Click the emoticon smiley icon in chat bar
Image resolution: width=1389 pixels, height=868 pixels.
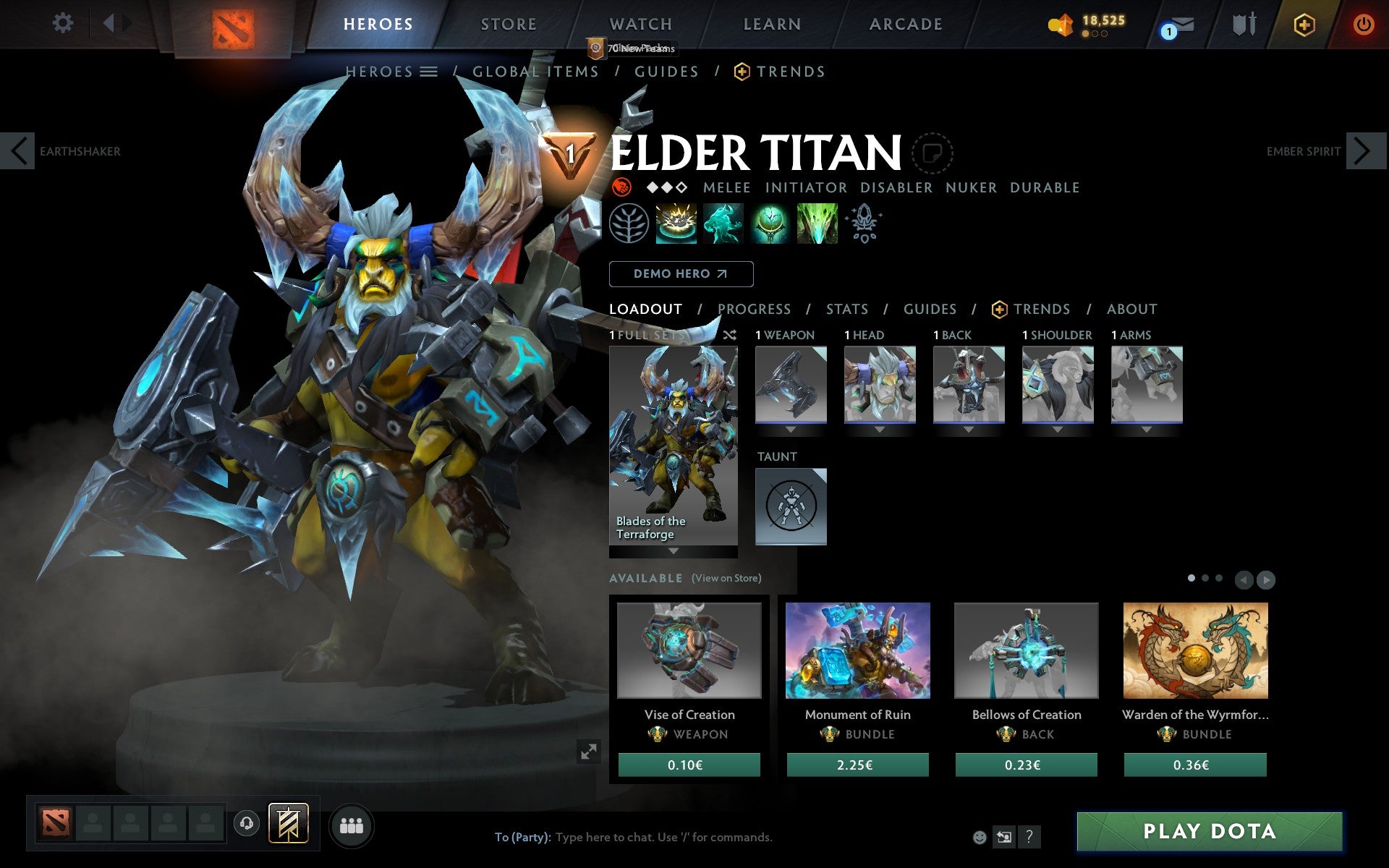tap(981, 838)
